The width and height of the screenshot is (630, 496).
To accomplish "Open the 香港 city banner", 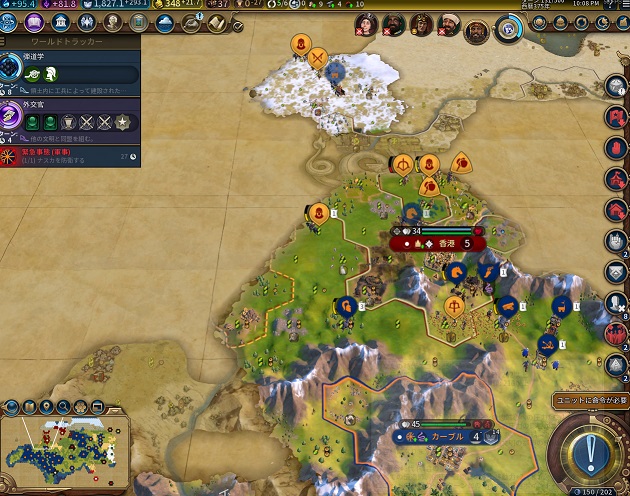I will pos(436,243).
